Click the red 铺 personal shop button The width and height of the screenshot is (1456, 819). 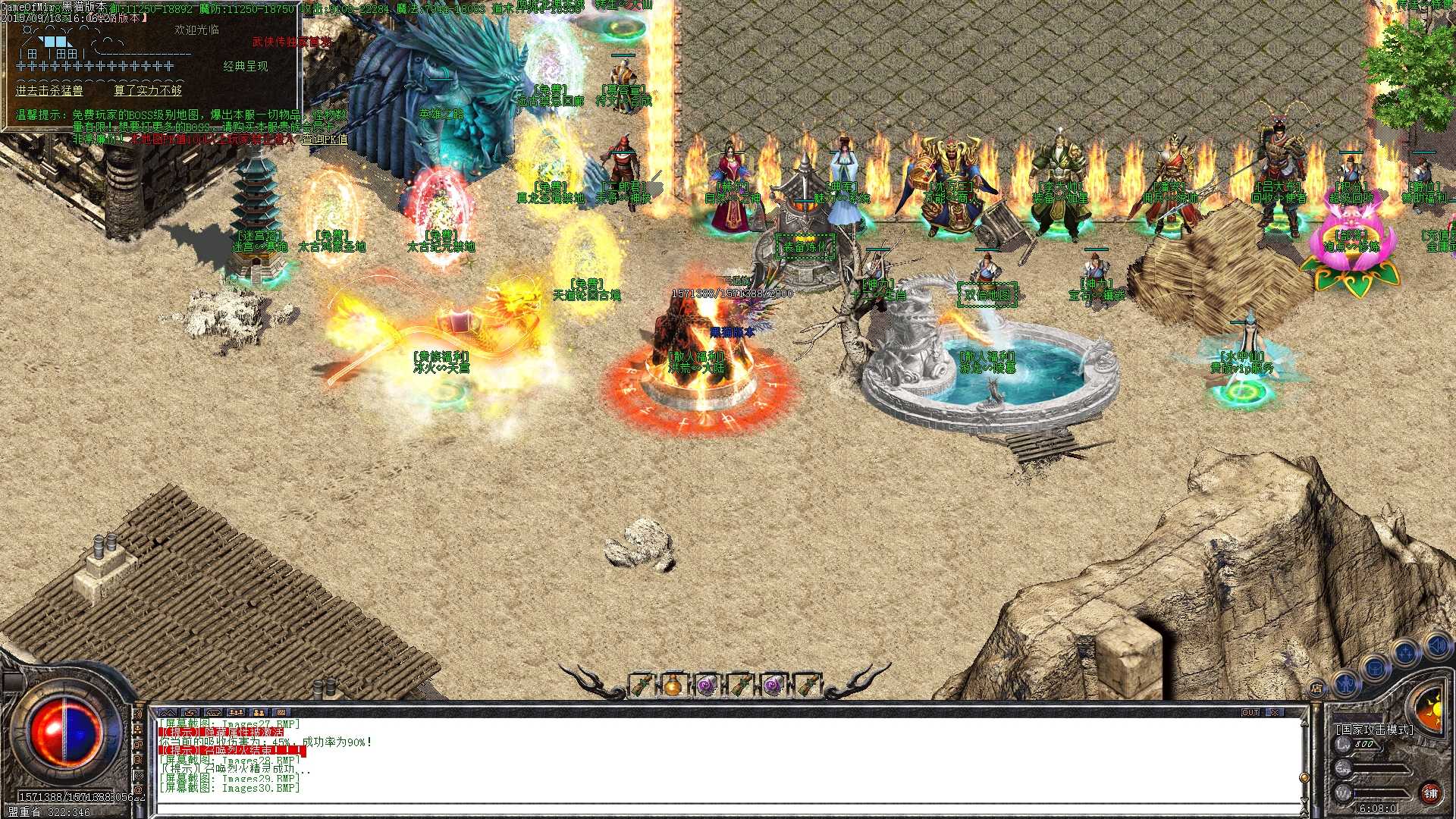[x=1429, y=793]
